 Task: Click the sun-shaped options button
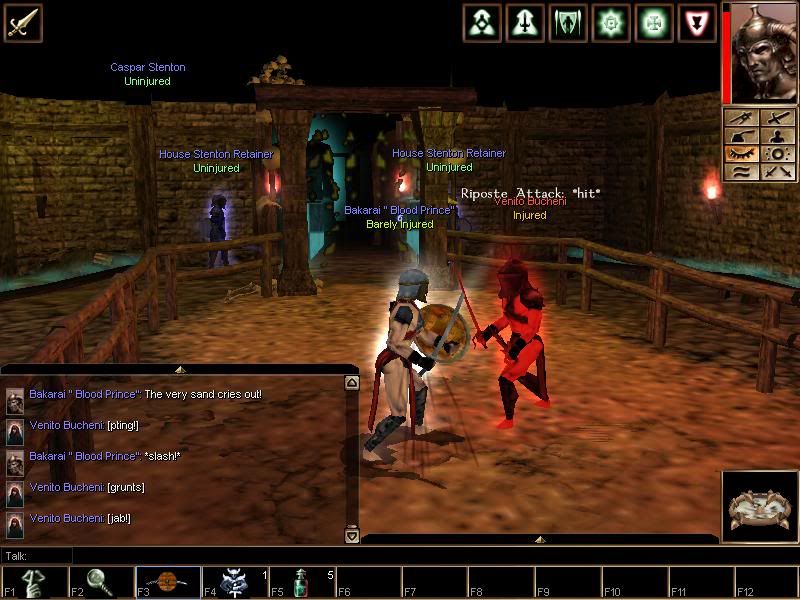coord(776,155)
